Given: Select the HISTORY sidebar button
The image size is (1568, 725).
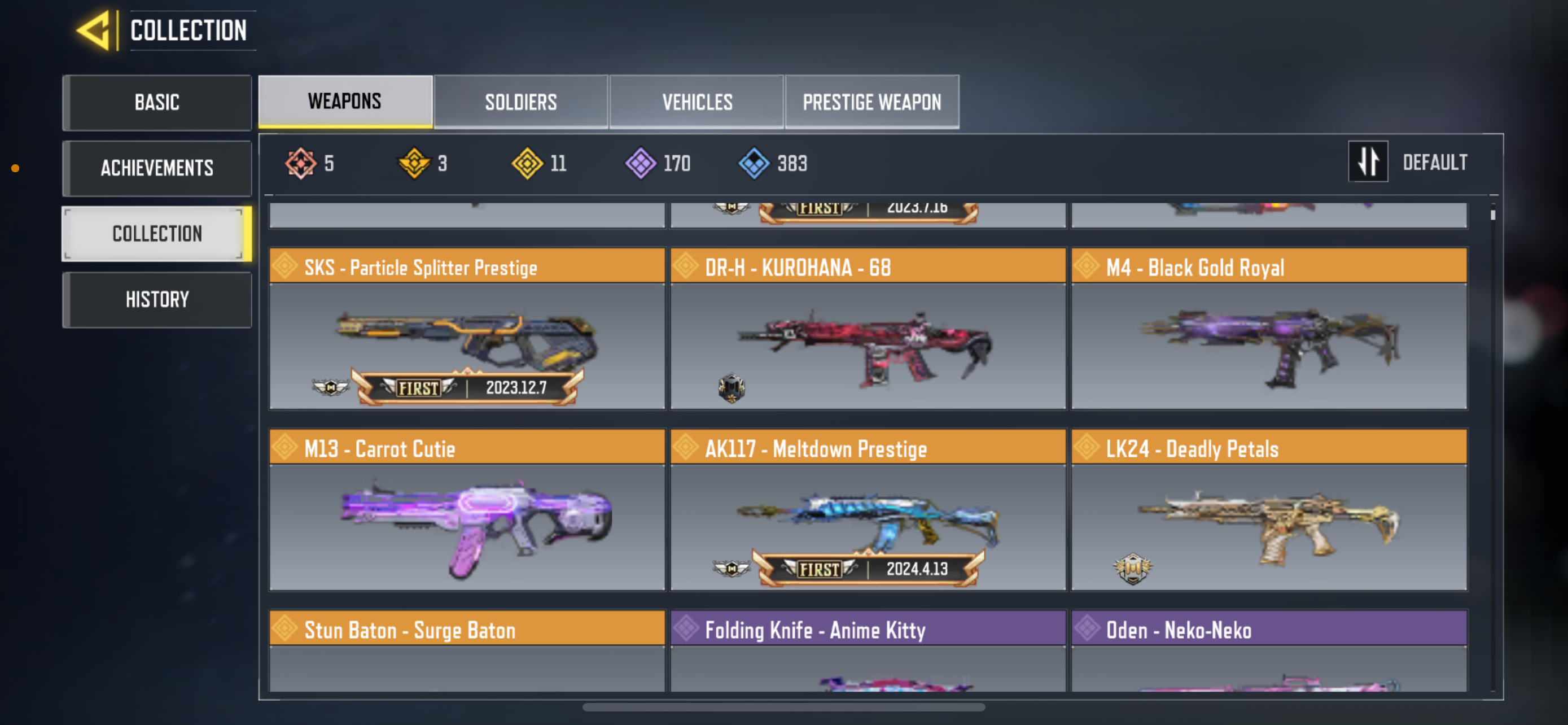Looking at the screenshot, I should tap(157, 299).
